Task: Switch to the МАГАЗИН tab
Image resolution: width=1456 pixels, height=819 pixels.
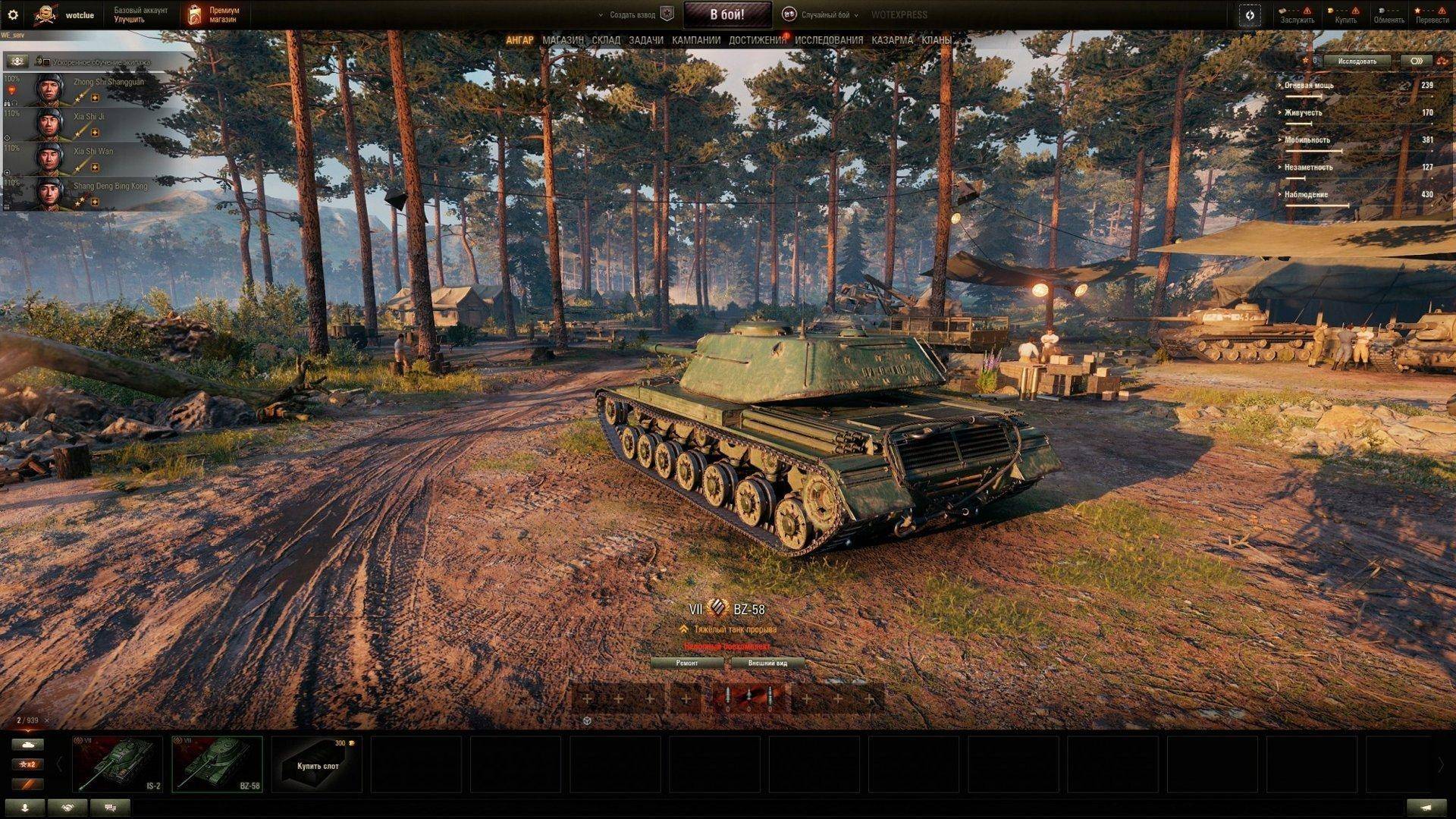Action: [563, 39]
